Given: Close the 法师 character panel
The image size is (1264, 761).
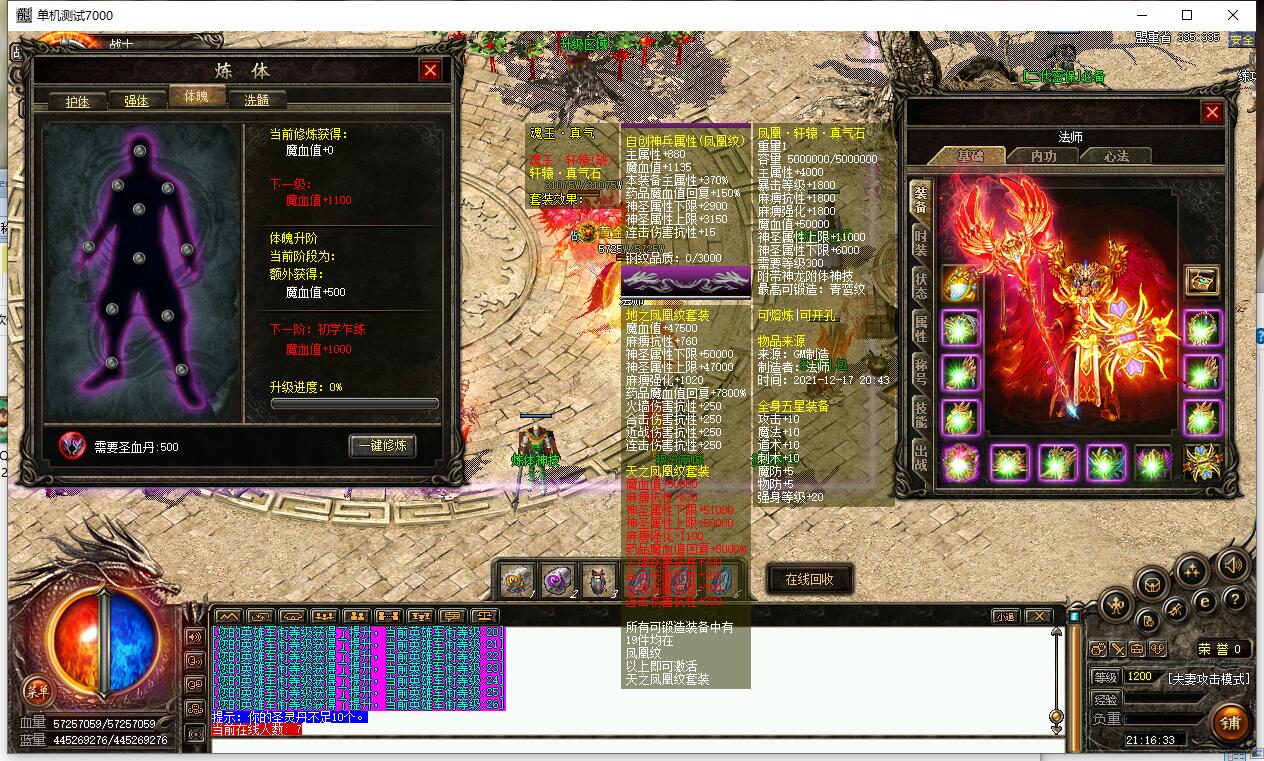Looking at the screenshot, I should coord(1212,112).
